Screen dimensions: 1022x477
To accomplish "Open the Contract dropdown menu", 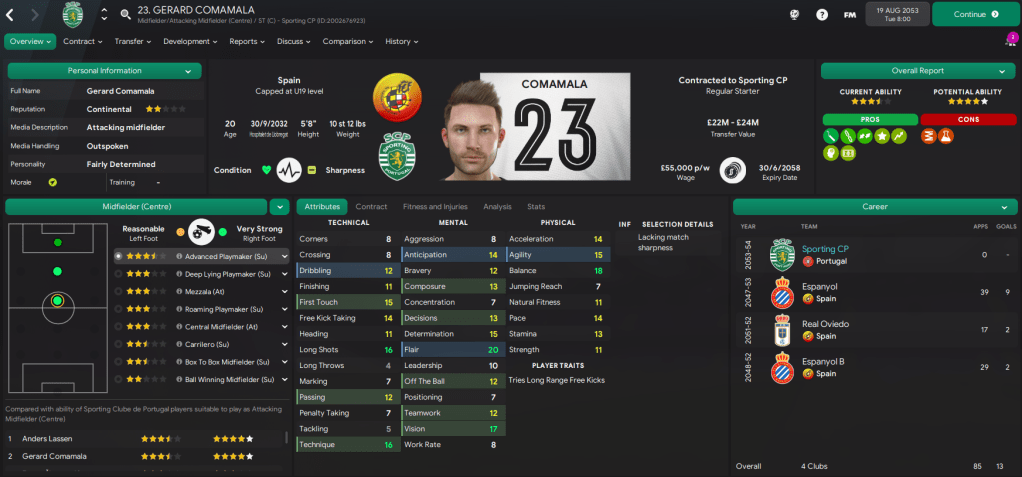I will click(x=83, y=42).
